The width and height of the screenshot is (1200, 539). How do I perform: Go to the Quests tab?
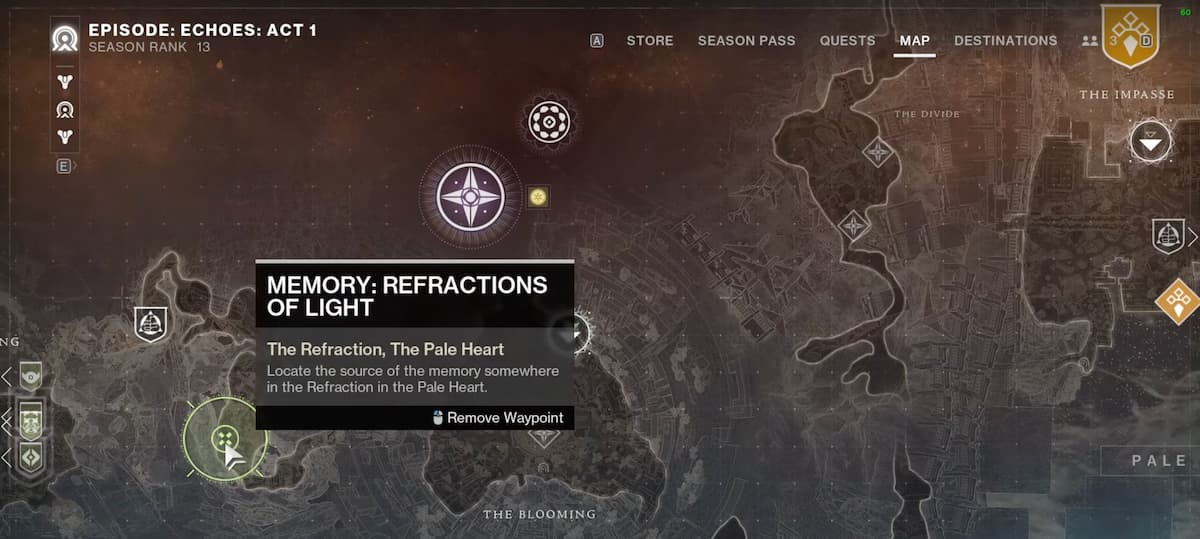(x=847, y=41)
